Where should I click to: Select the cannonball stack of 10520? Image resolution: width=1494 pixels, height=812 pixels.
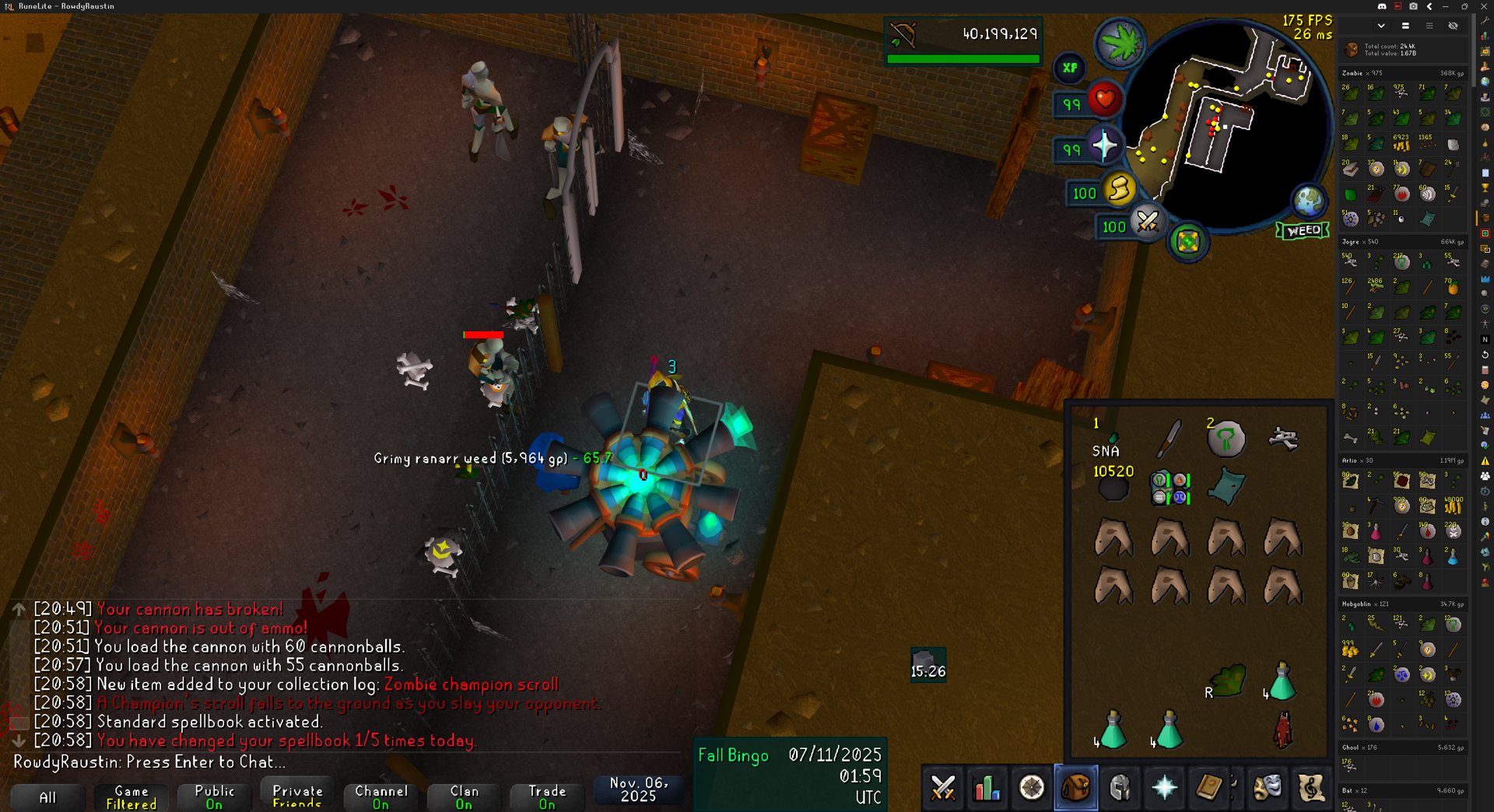point(1113,488)
